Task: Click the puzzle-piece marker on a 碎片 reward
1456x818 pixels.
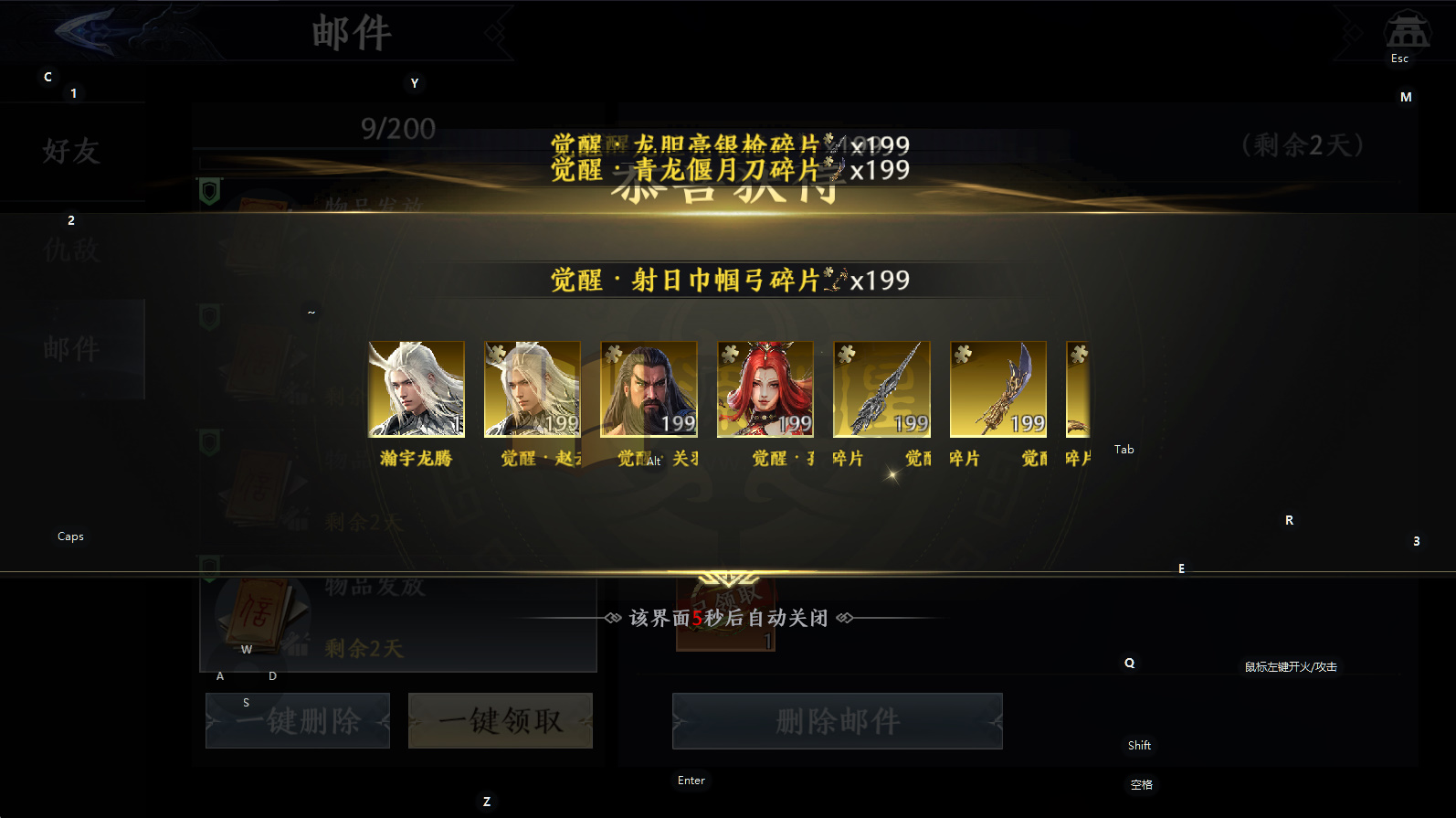Action: 846,352
